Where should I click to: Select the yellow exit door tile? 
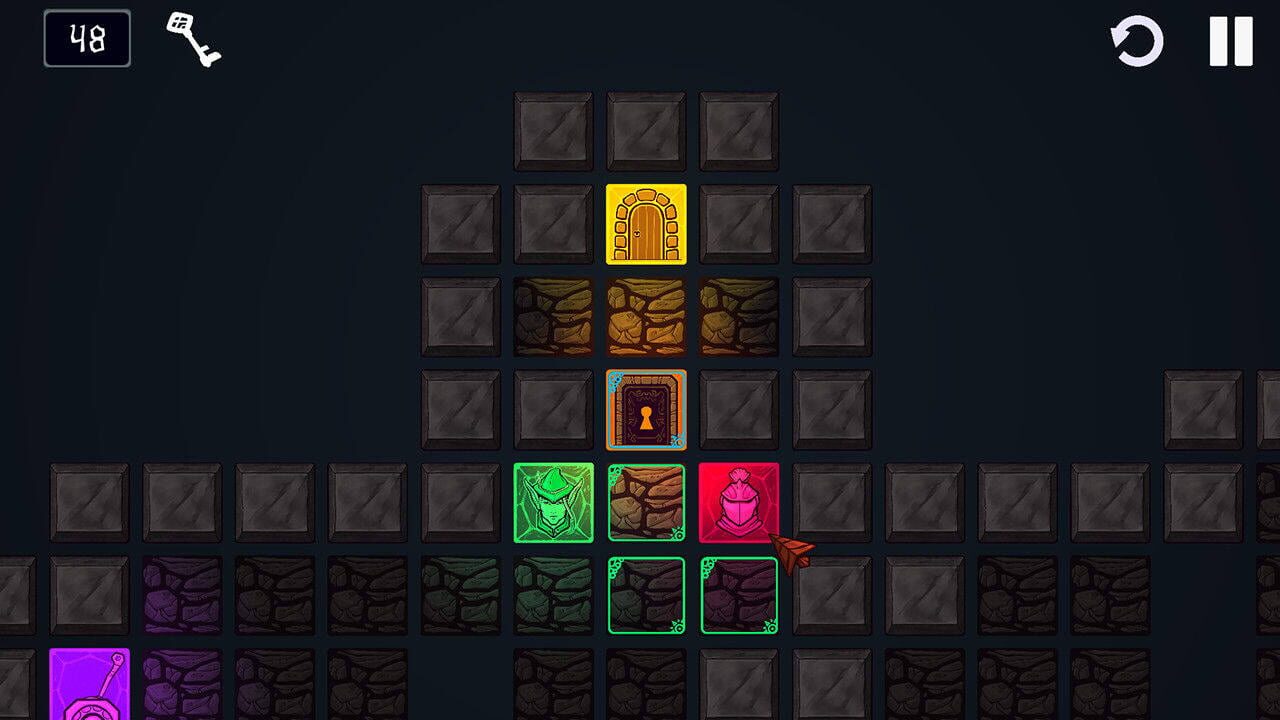tap(645, 223)
